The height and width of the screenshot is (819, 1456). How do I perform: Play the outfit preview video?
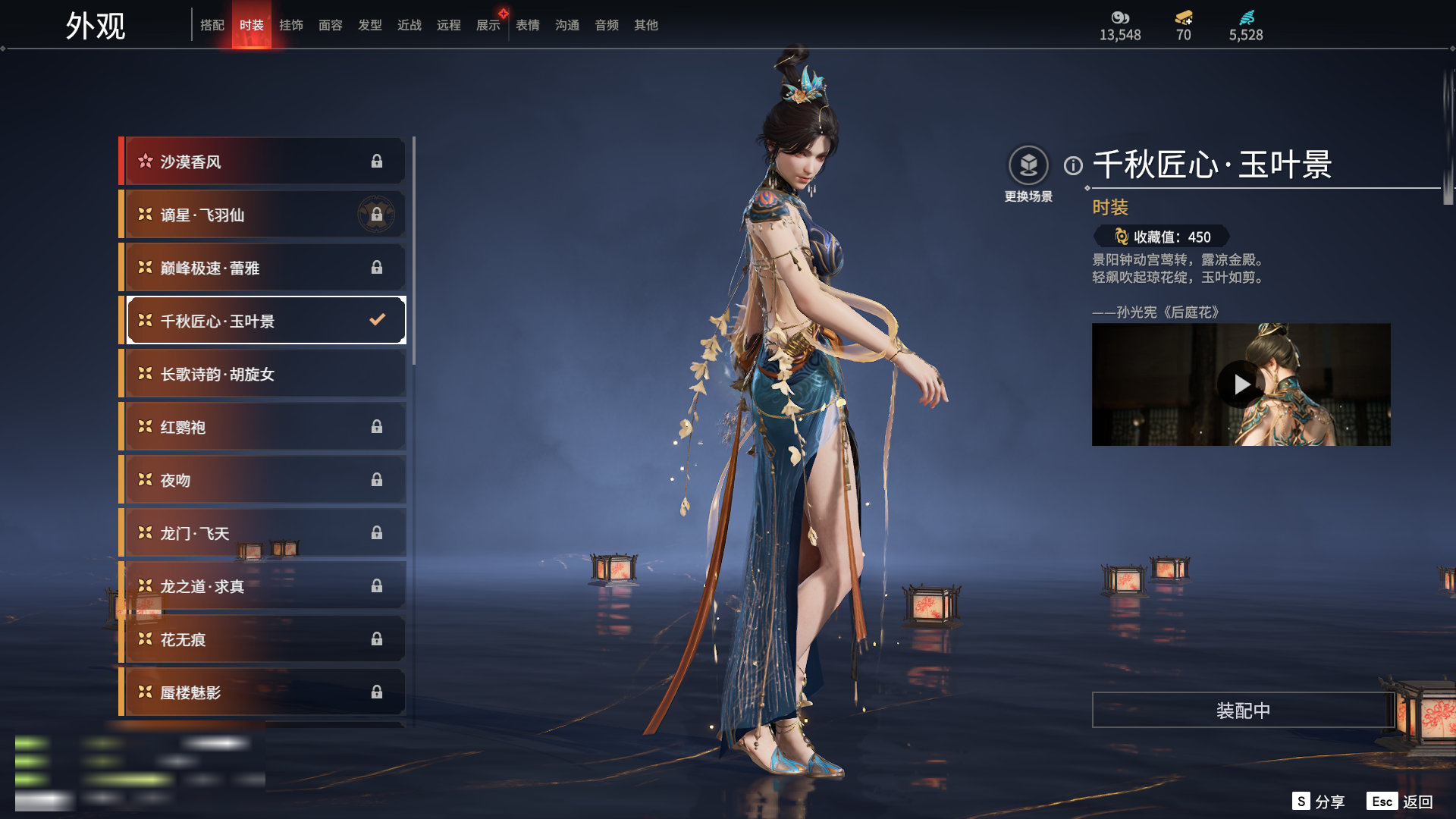1241,384
